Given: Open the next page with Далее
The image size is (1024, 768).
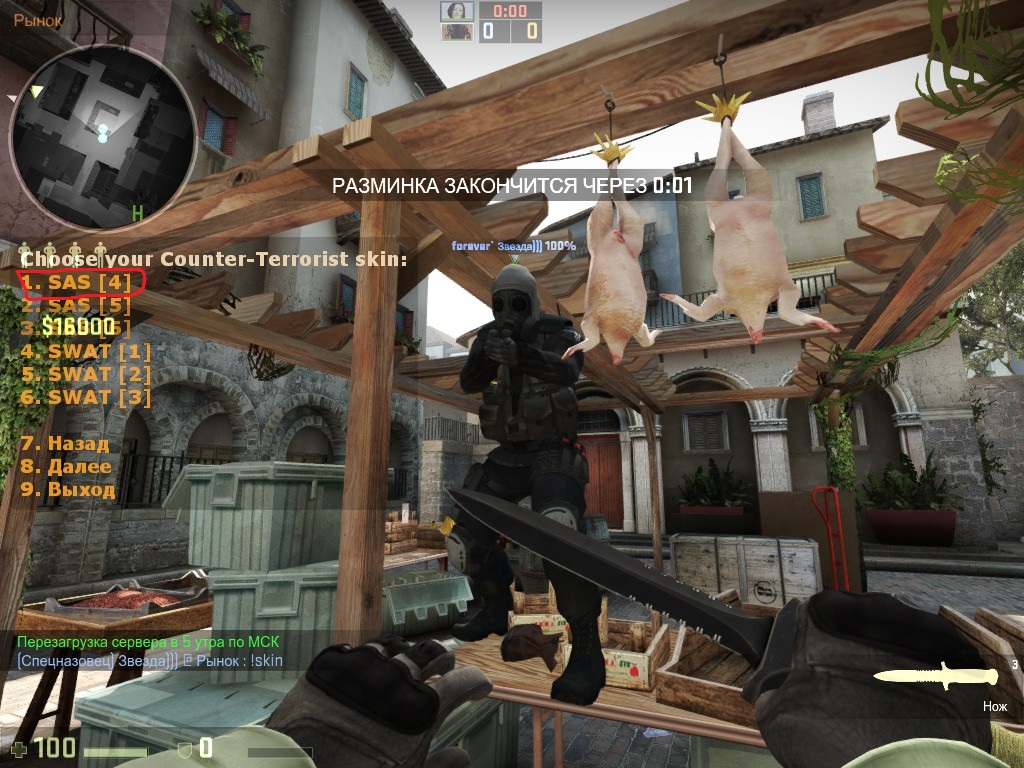Looking at the screenshot, I should click(66, 466).
